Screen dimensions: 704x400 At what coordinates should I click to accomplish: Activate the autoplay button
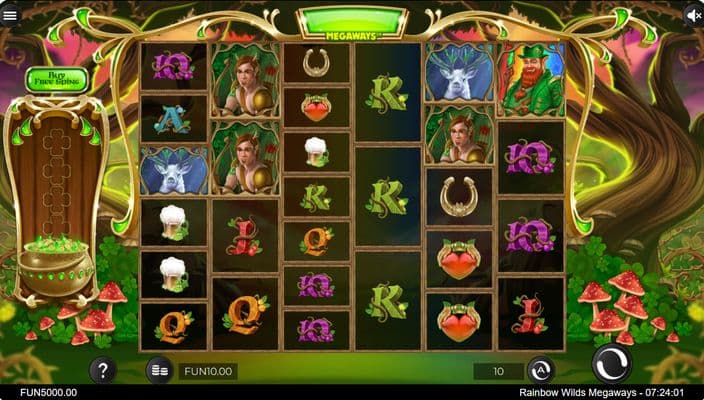click(x=541, y=371)
